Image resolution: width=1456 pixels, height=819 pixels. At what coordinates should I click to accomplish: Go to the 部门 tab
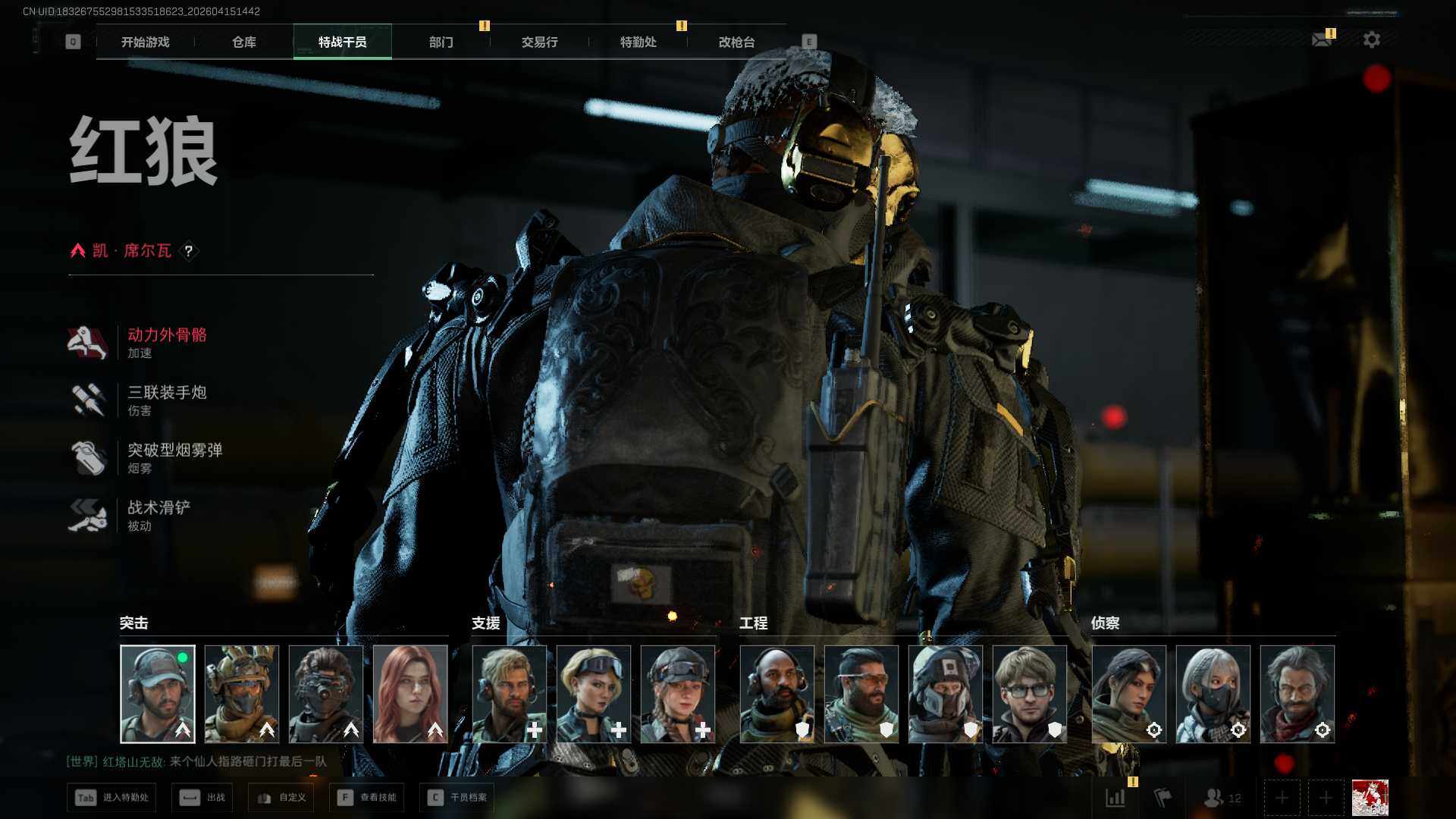[x=441, y=42]
